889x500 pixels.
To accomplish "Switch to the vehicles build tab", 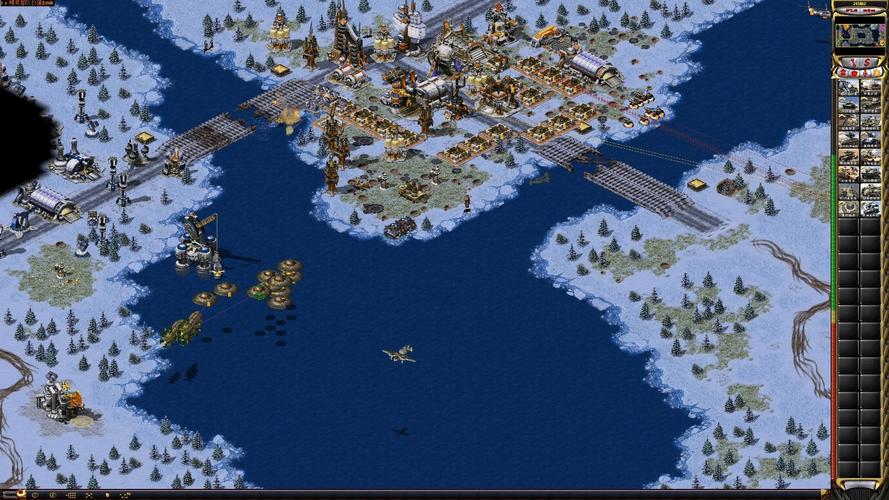I will 878,72.
